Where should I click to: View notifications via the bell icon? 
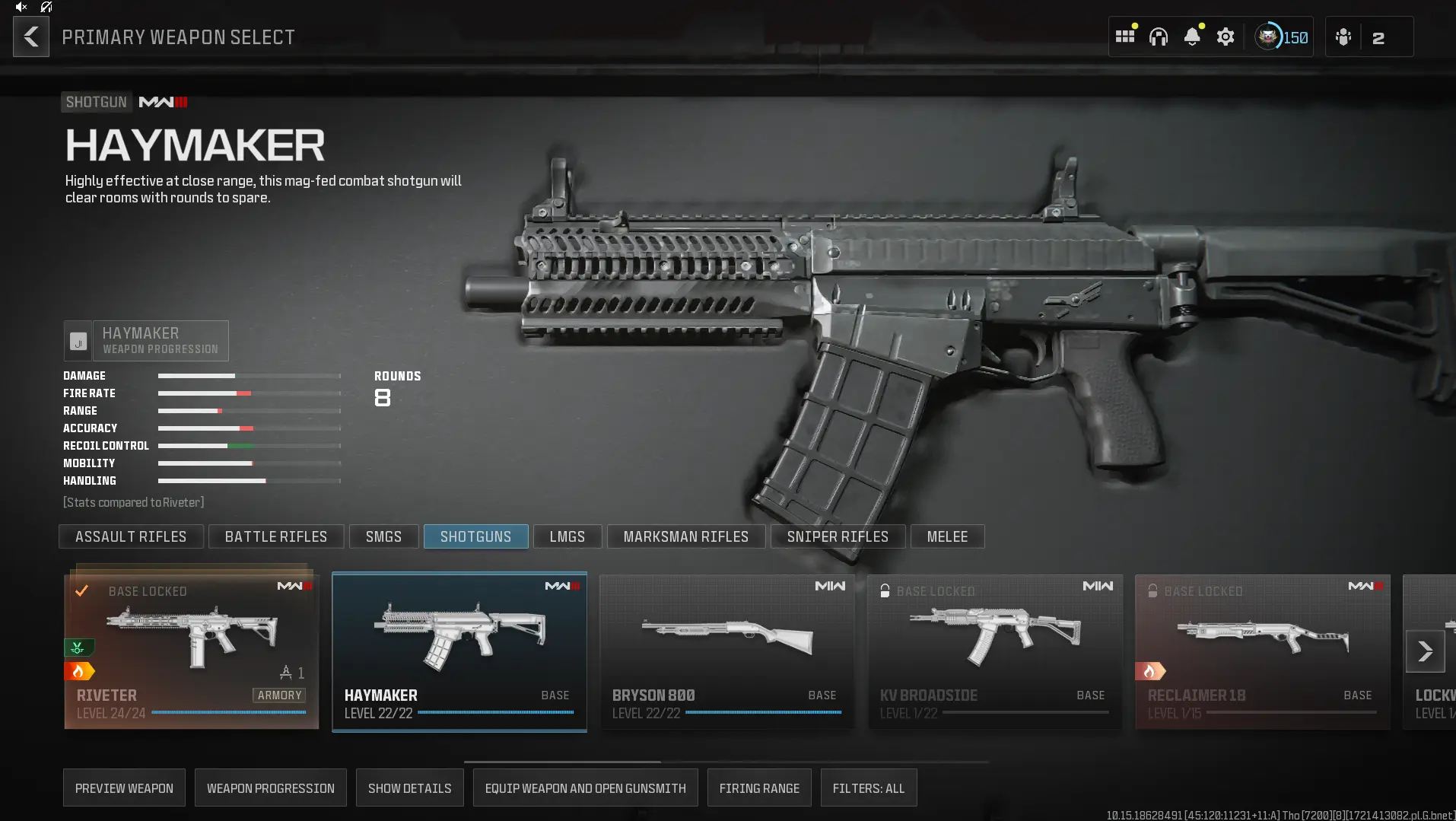pyautogui.click(x=1192, y=36)
